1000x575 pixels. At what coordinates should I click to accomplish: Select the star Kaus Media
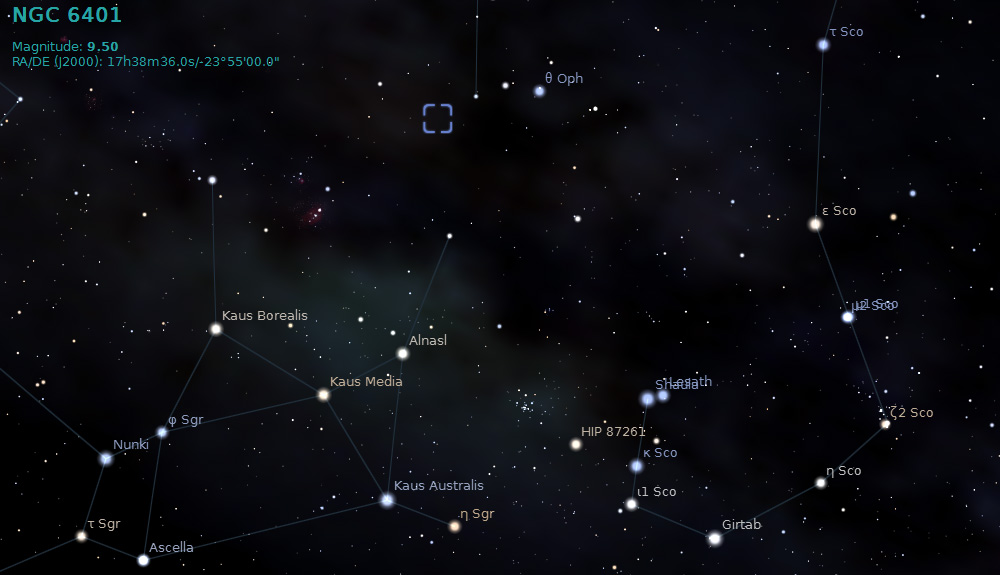point(323,395)
